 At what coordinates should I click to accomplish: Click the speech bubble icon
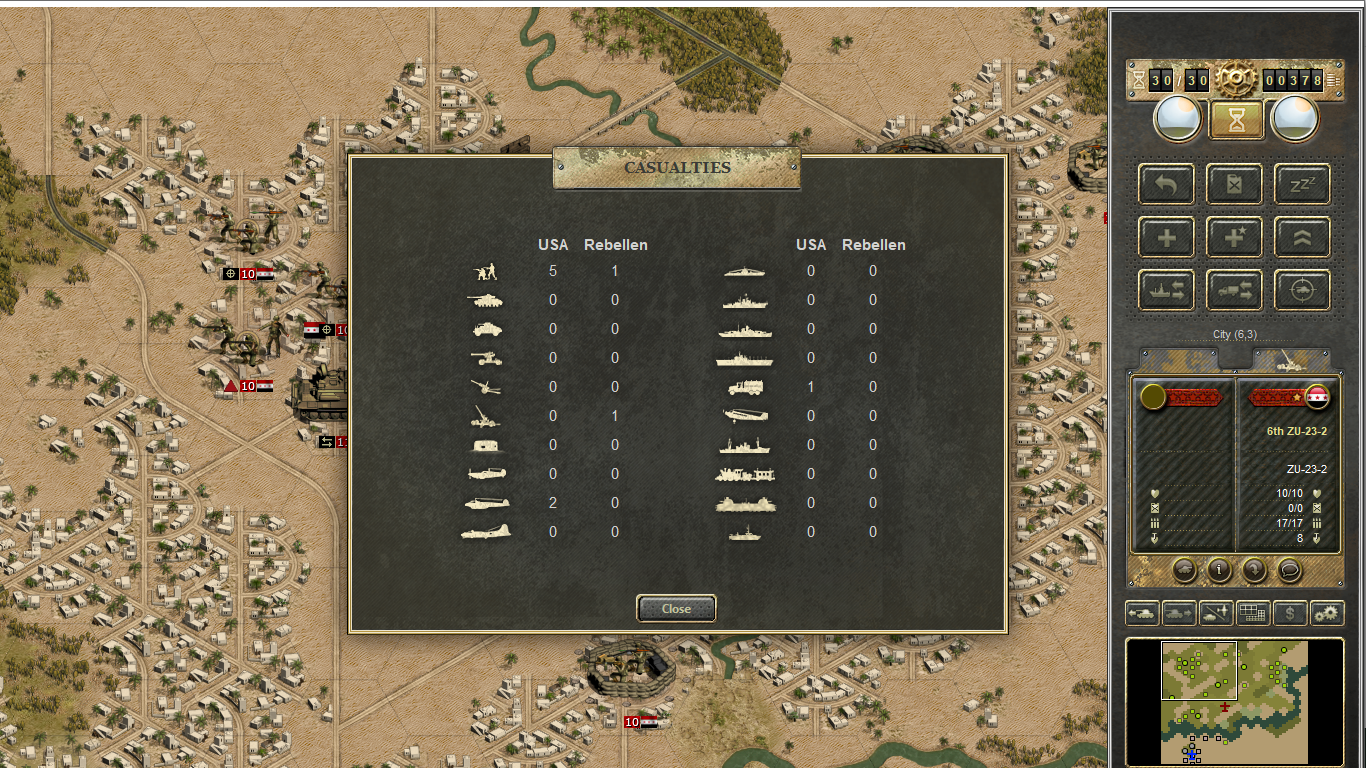pos(1290,570)
